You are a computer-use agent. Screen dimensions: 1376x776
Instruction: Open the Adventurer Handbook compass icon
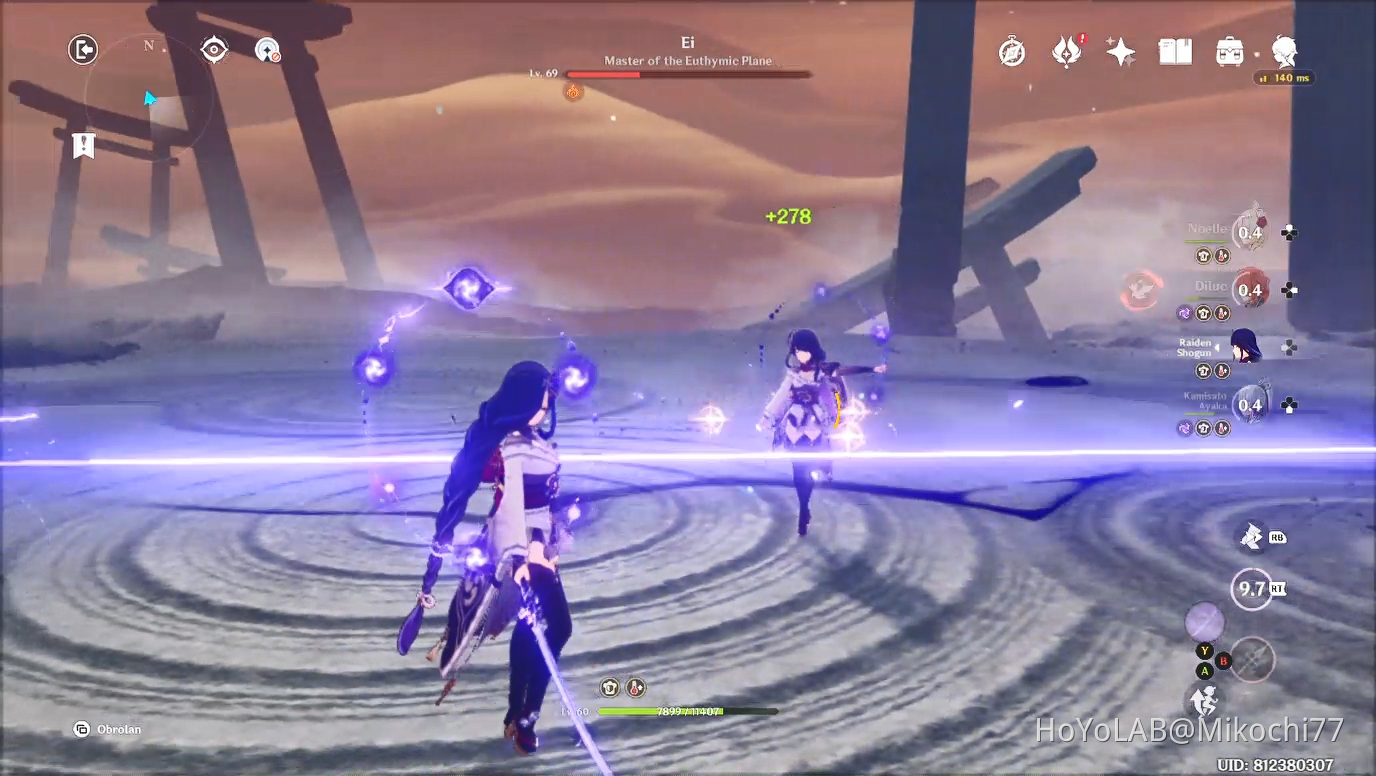coord(1011,50)
